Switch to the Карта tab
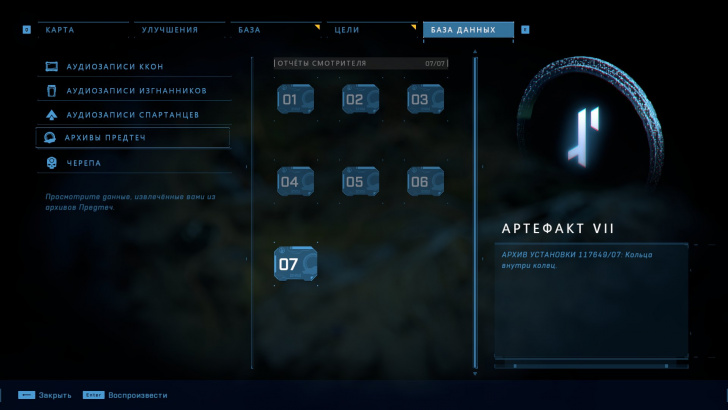The width and height of the screenshot is (728, 410). (79, 30)
